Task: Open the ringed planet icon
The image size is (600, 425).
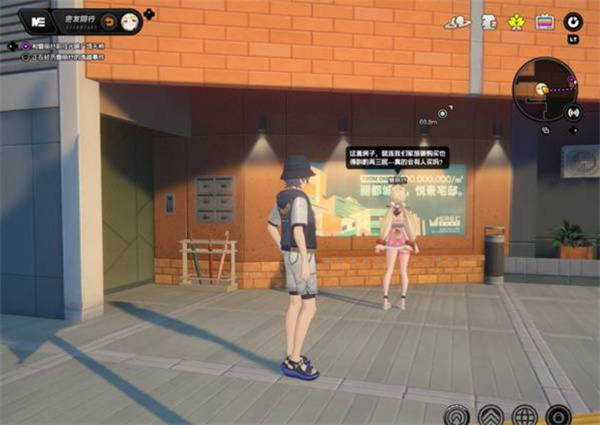Action: click(457, 21)
